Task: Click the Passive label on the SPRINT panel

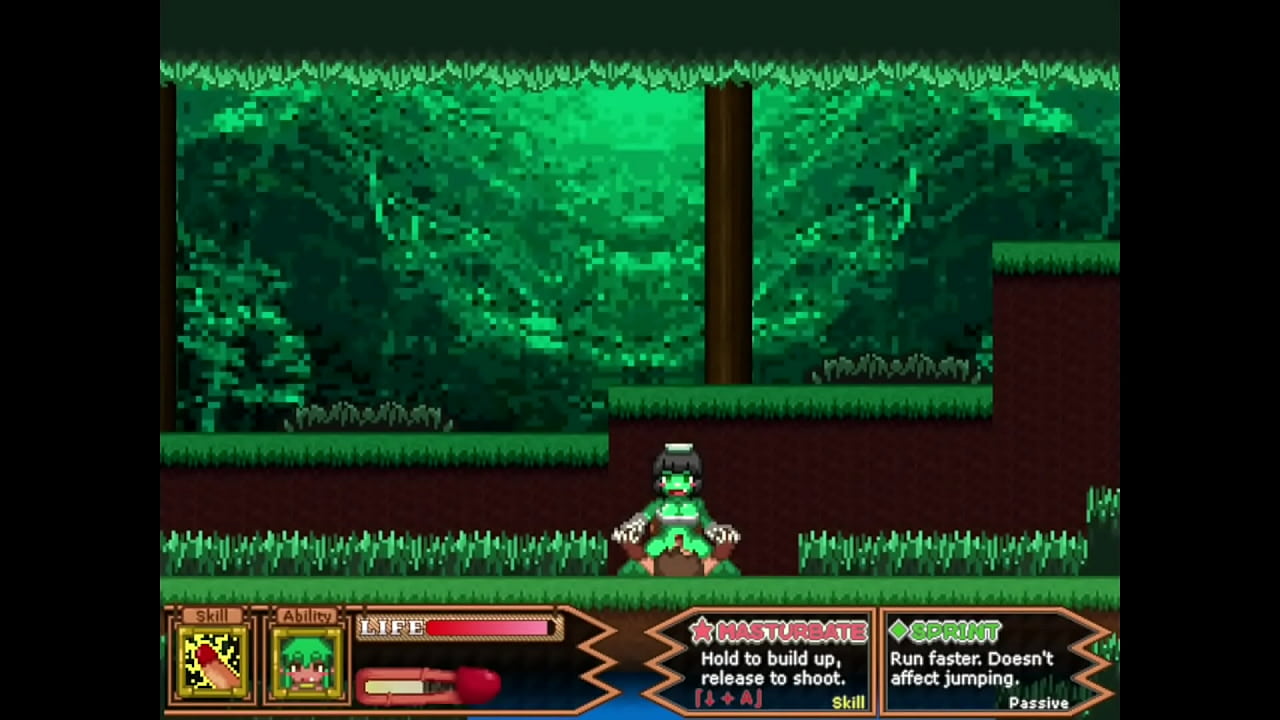Action: pyautogui.click(x=1039, y=703)
